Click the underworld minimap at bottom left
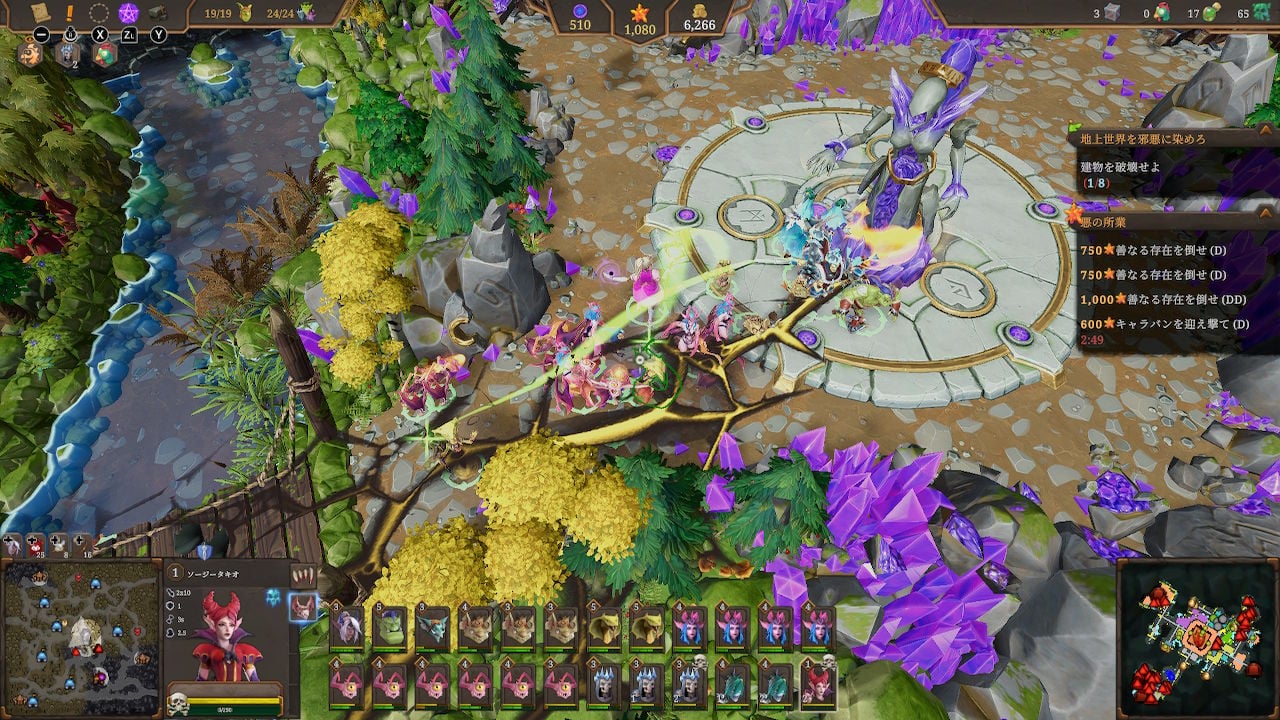Viewport: 1280px width, 720px height. pyautogui.click(x=81, y=637)
